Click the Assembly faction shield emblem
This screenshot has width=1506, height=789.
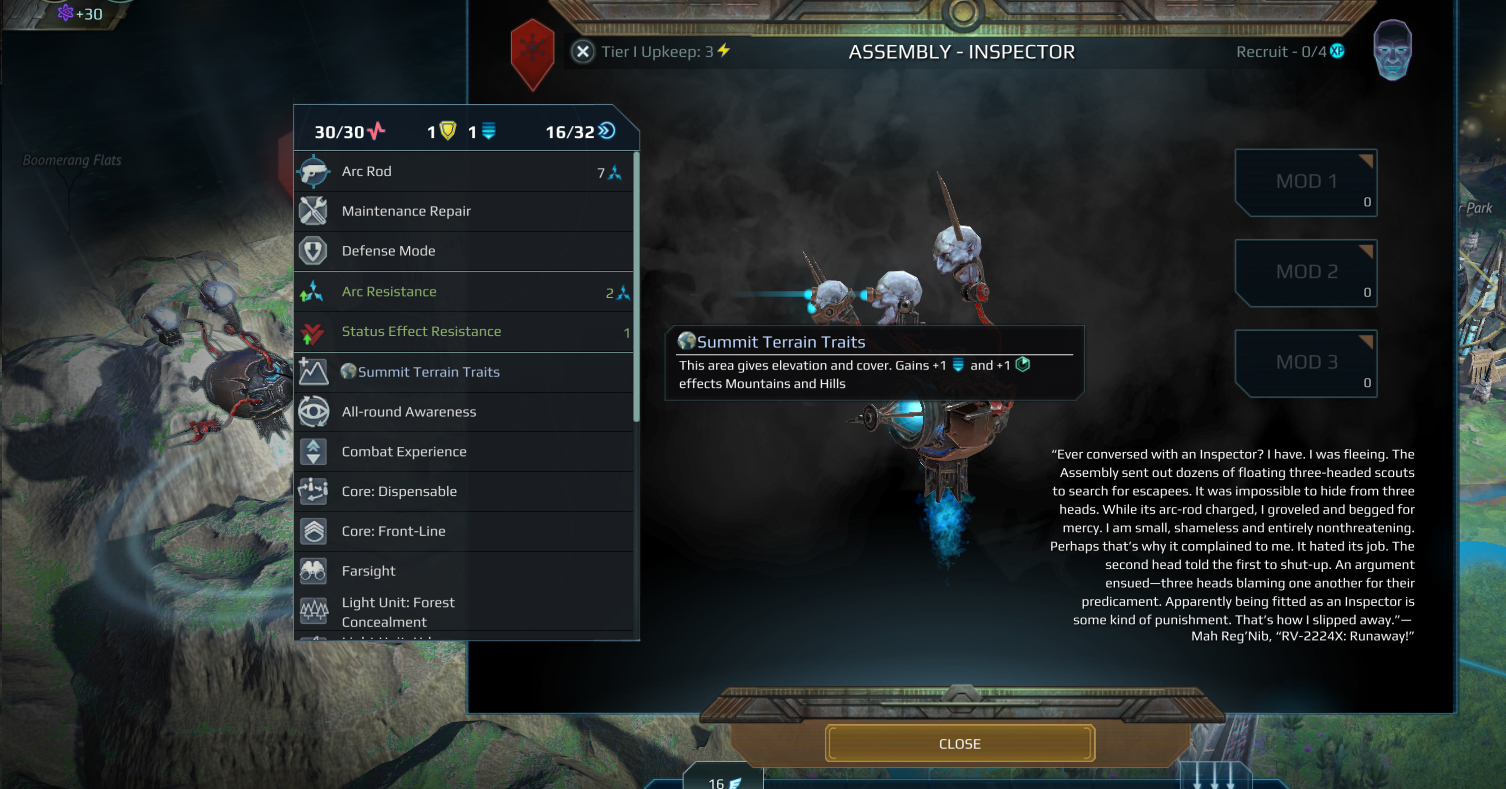[532, 55]
